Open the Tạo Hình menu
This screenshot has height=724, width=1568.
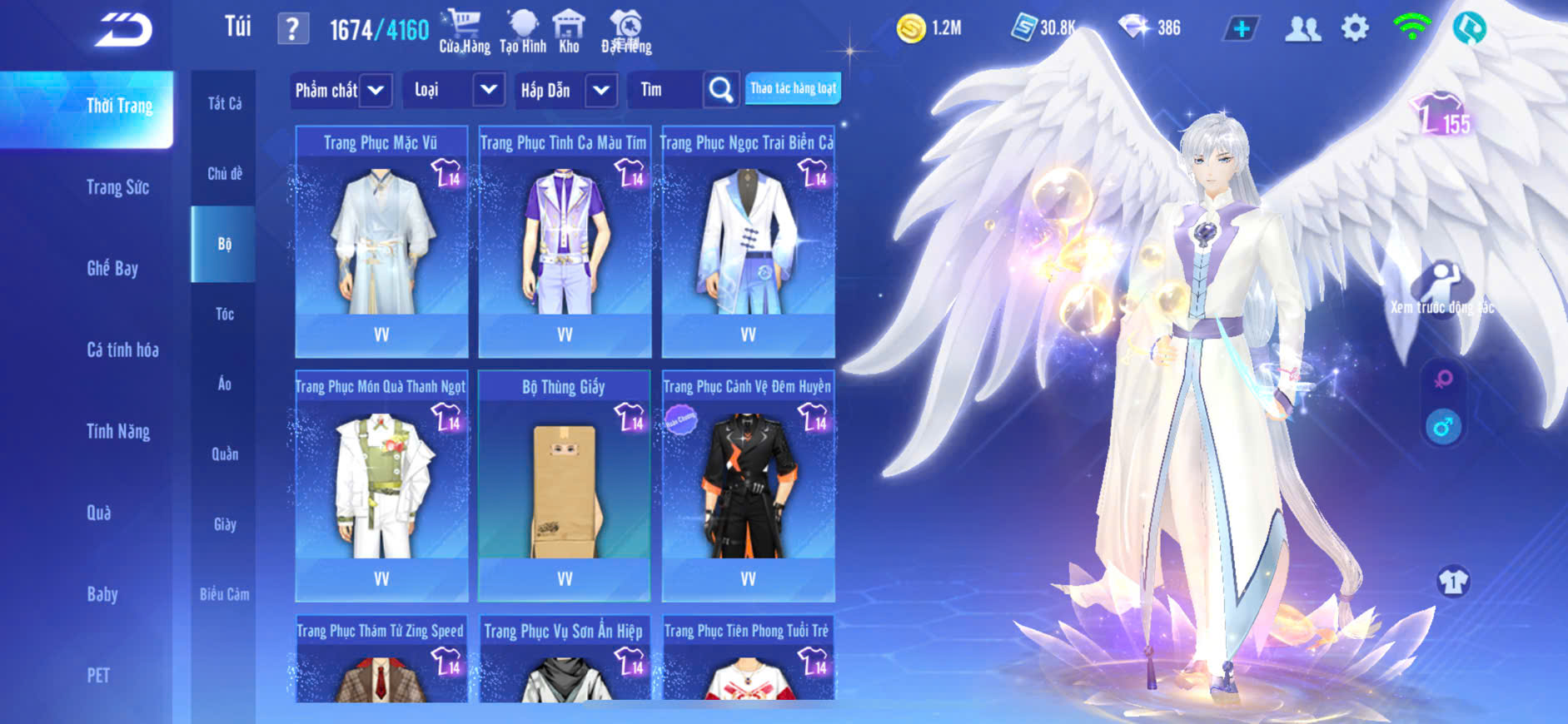523,32
